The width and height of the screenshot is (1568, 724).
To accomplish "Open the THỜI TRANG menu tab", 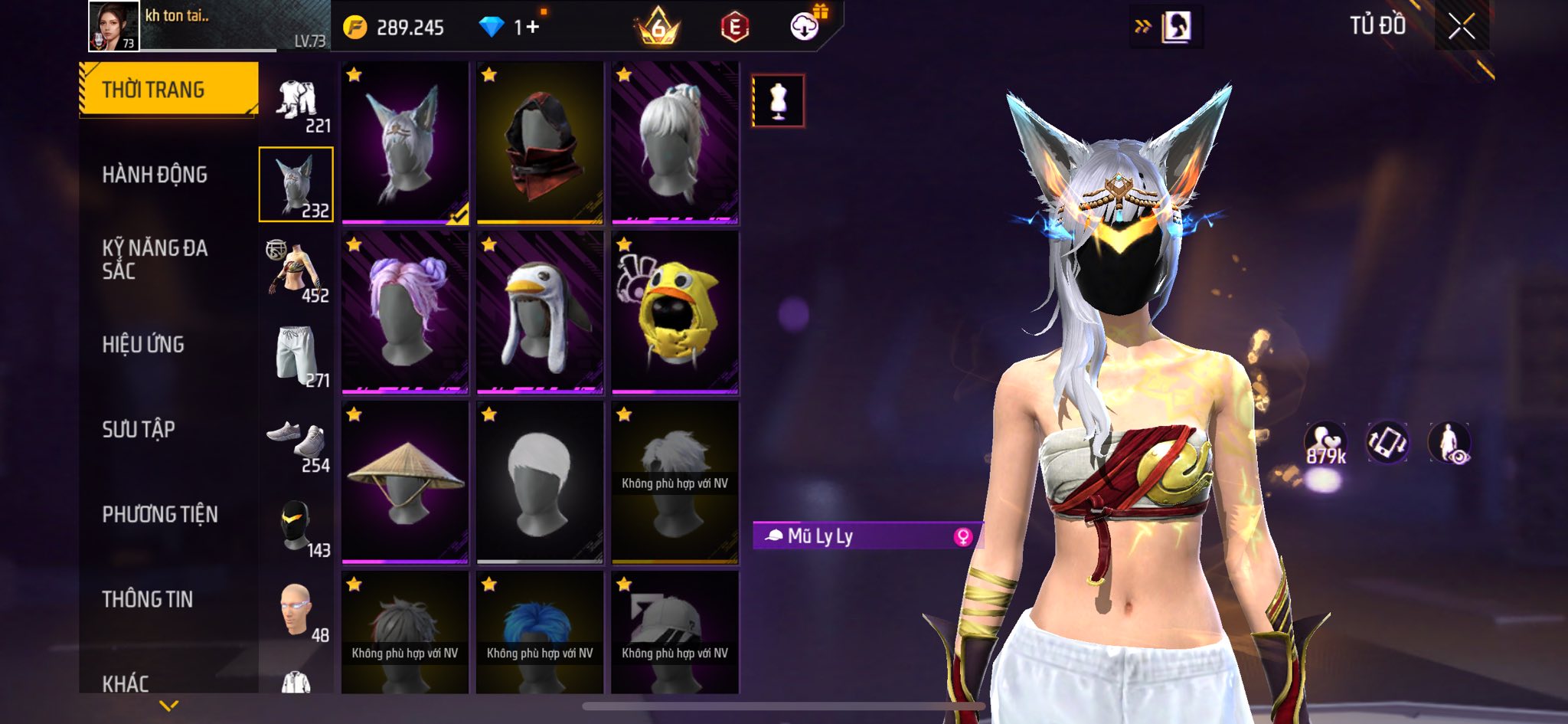I will pyautogui.click(x=168, y=90).
